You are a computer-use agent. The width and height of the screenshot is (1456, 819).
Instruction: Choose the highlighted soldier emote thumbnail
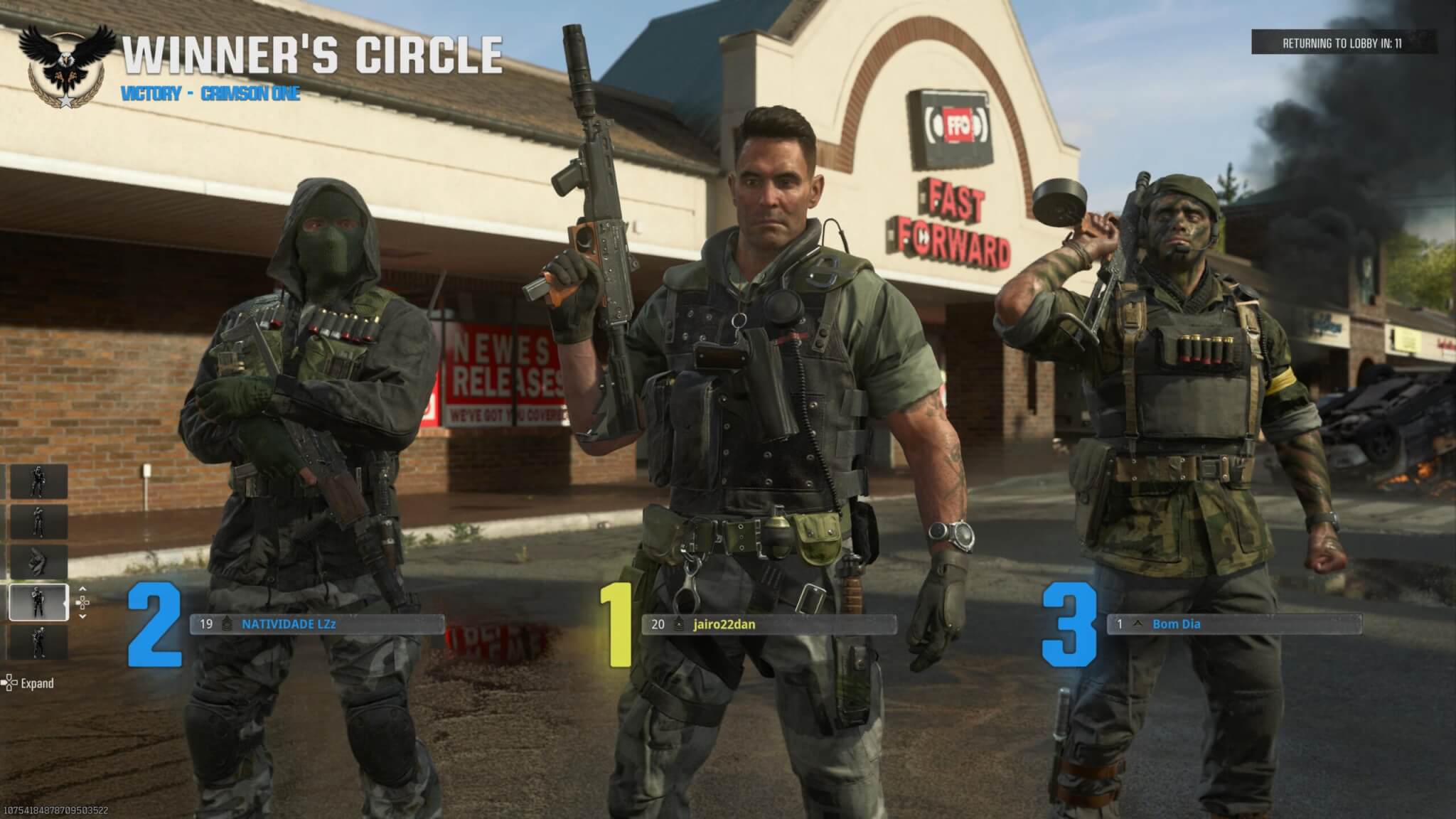(38, 602)
